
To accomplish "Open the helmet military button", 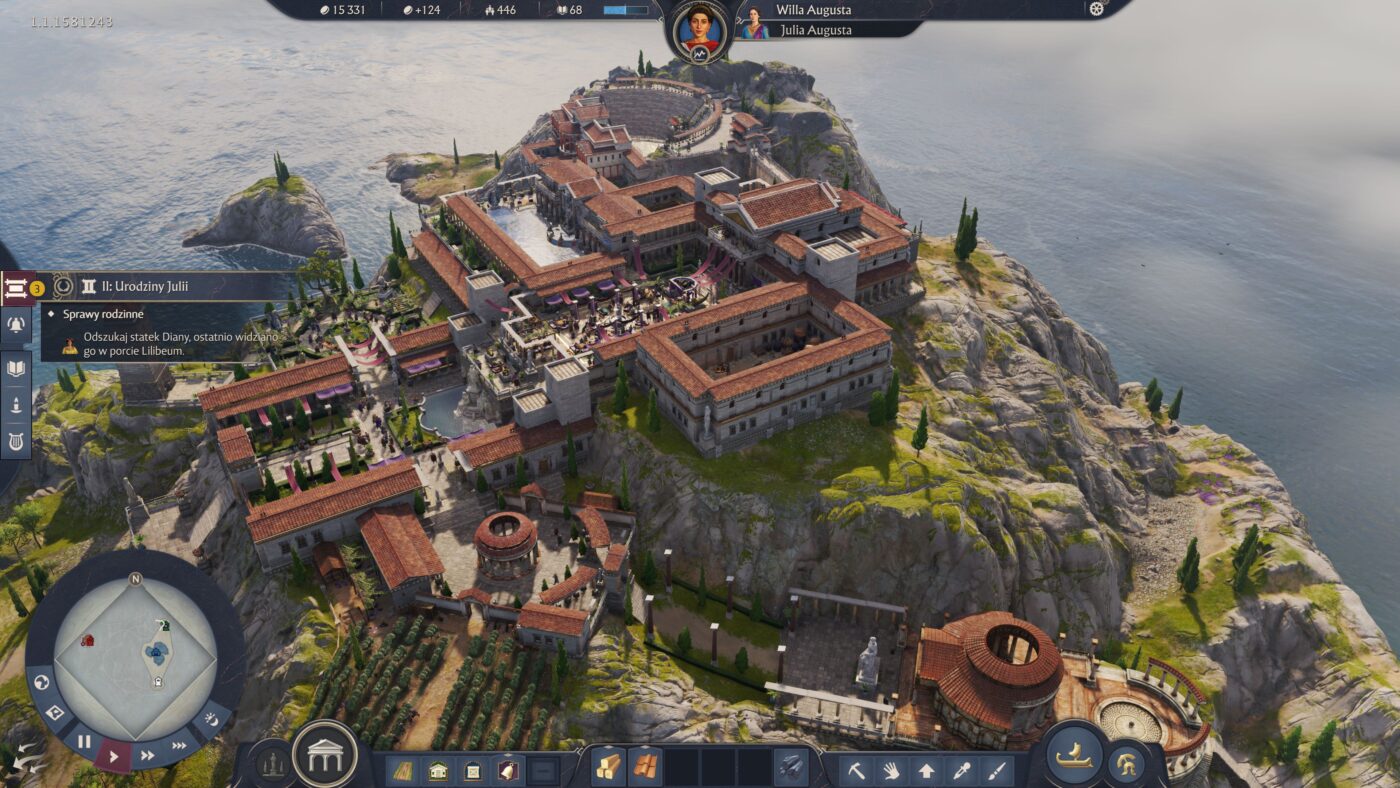I will tap(1128, 765).
